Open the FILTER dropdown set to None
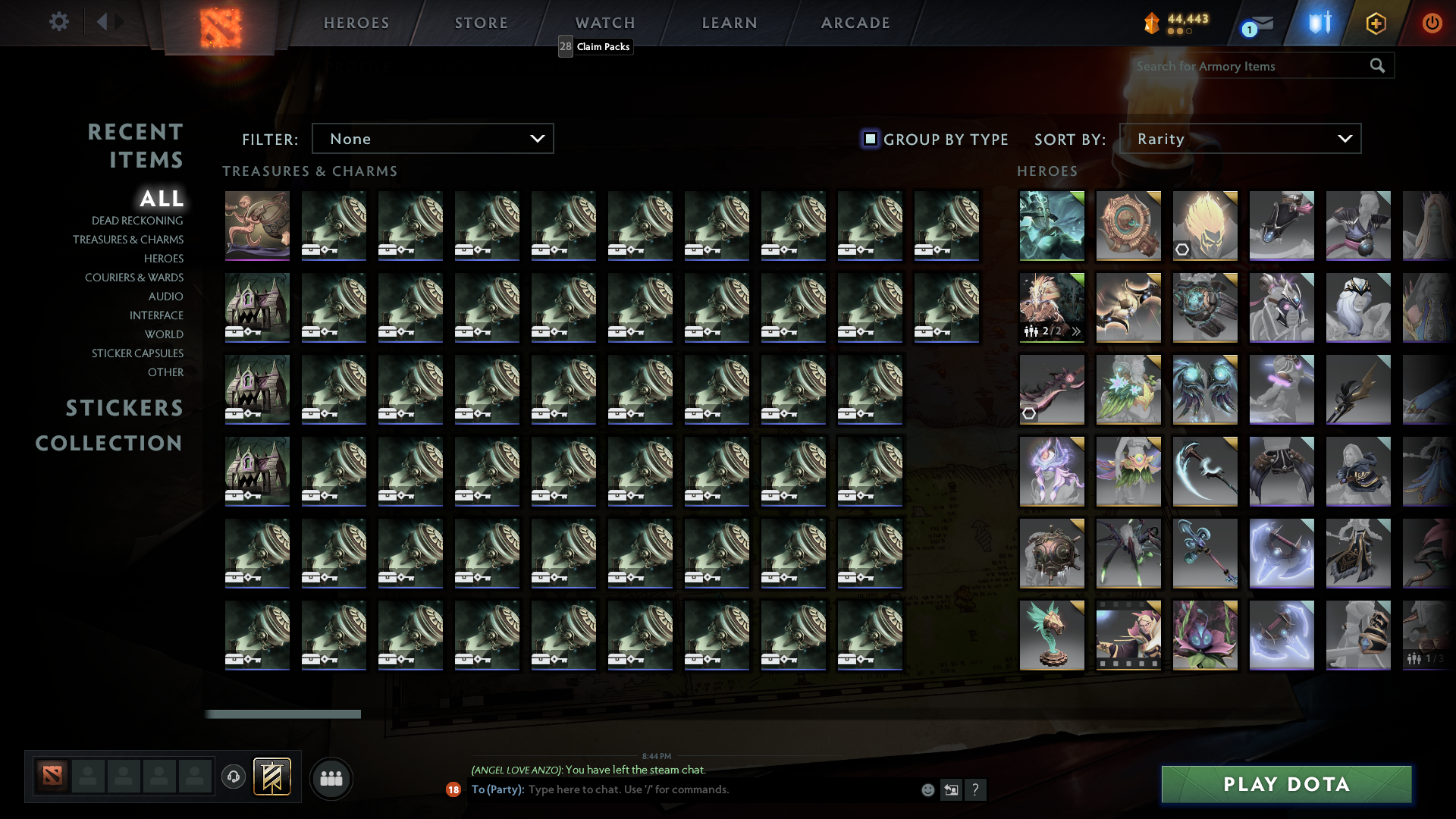 click(x=432, y=138)
